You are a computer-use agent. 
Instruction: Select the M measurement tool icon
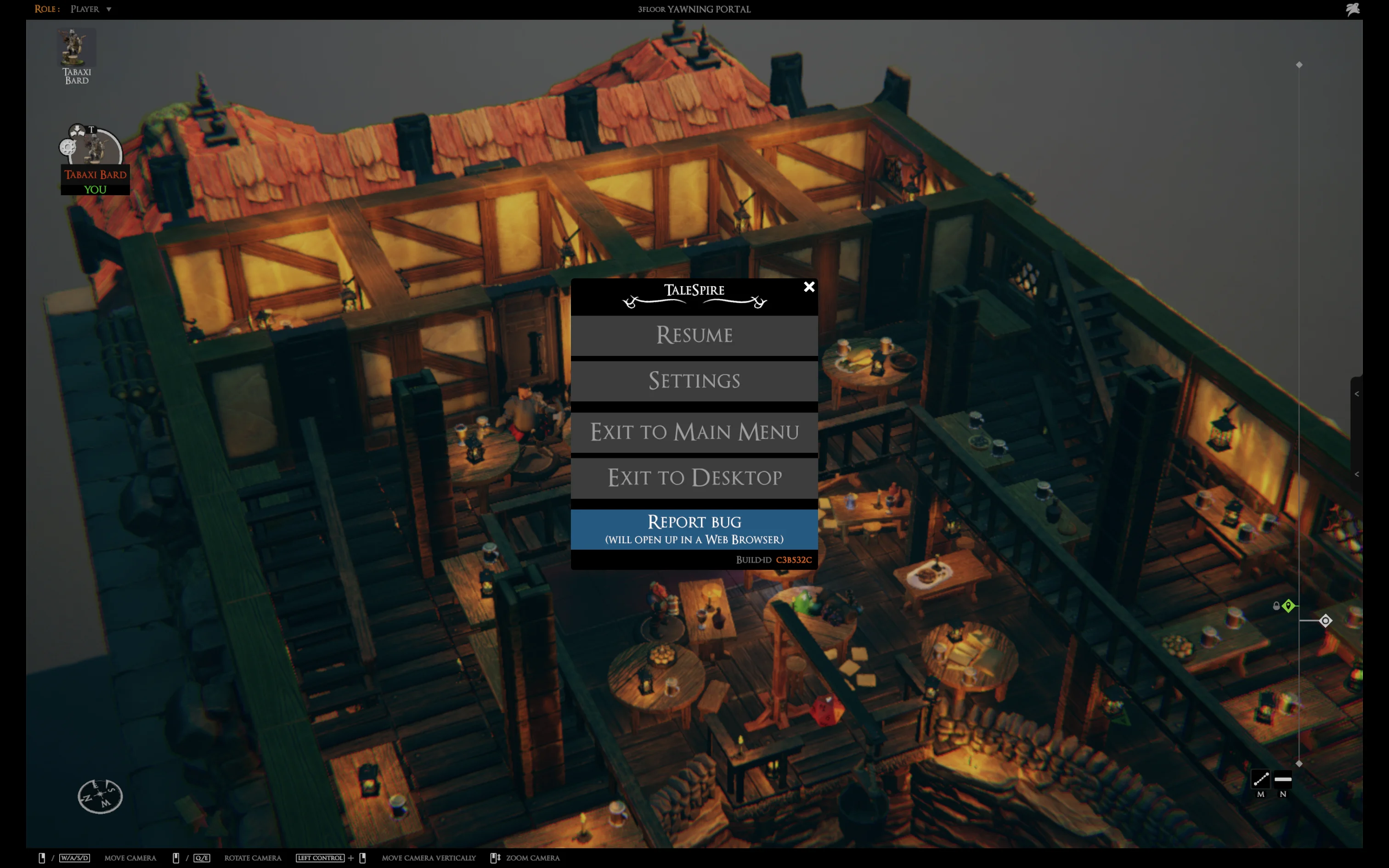pyautogui.click(x=1261, y=779)
